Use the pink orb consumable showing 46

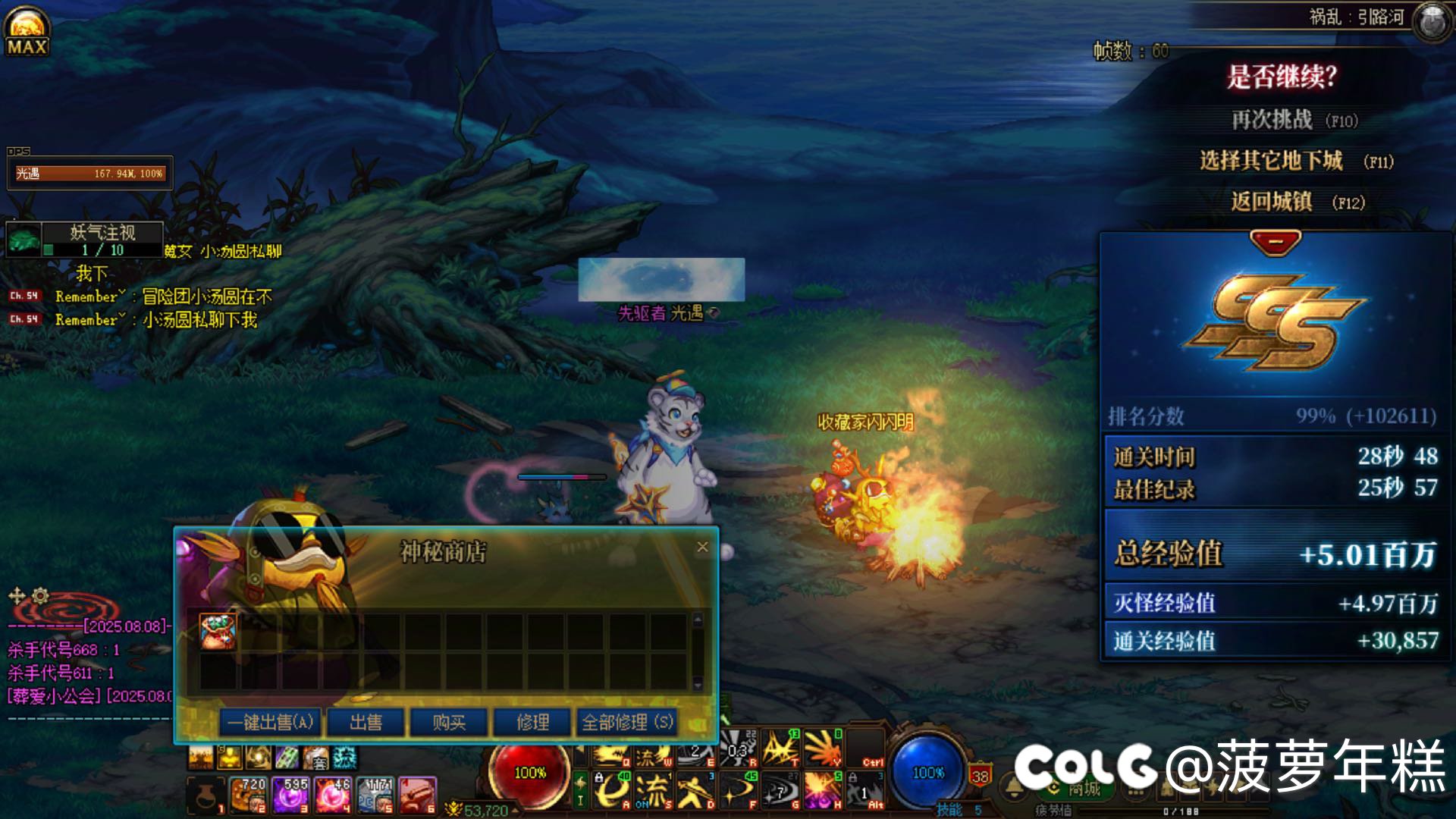pos(333,795)
